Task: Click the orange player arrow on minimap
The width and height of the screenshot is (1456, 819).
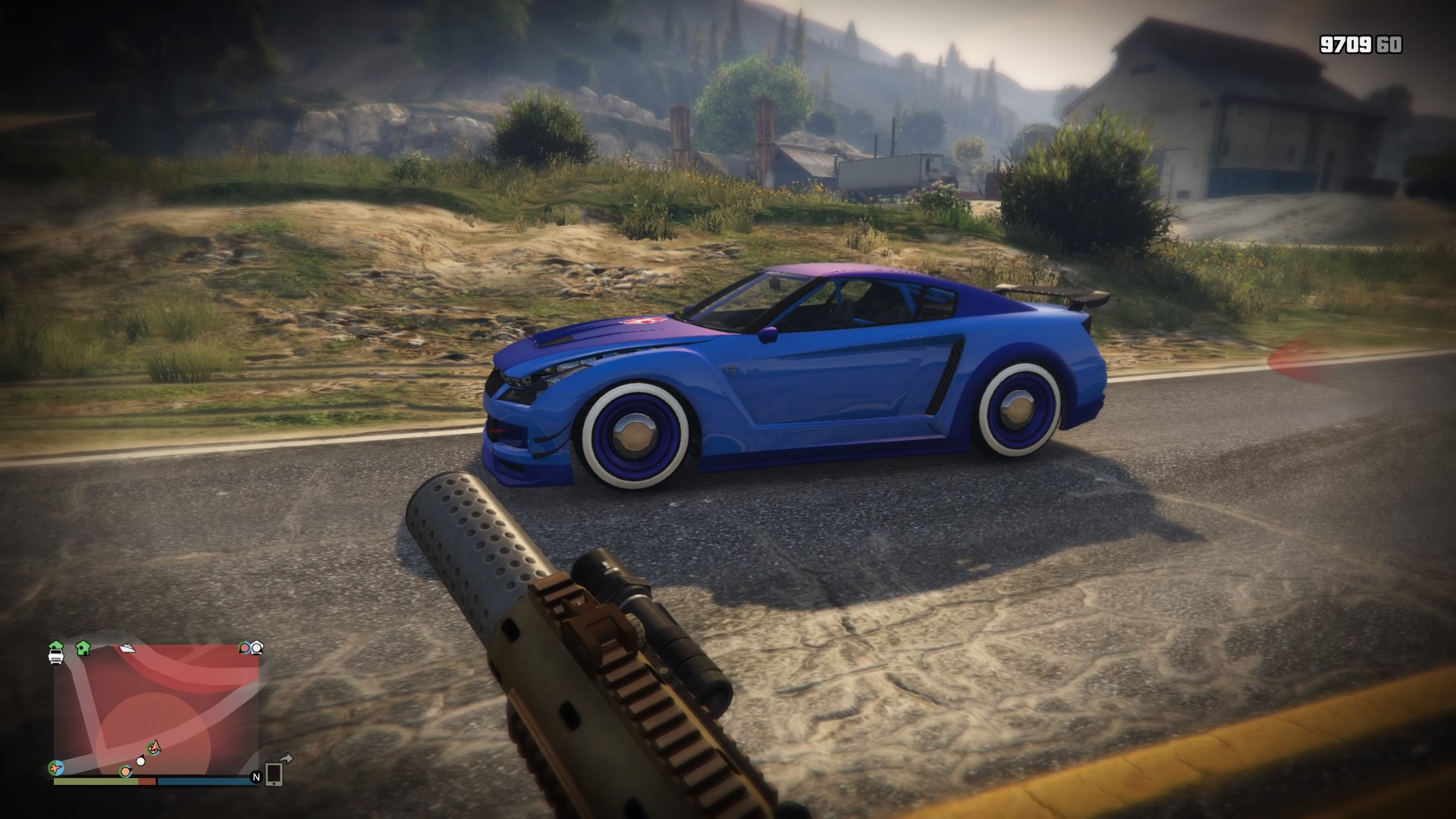Action: [x=155, y=748]
